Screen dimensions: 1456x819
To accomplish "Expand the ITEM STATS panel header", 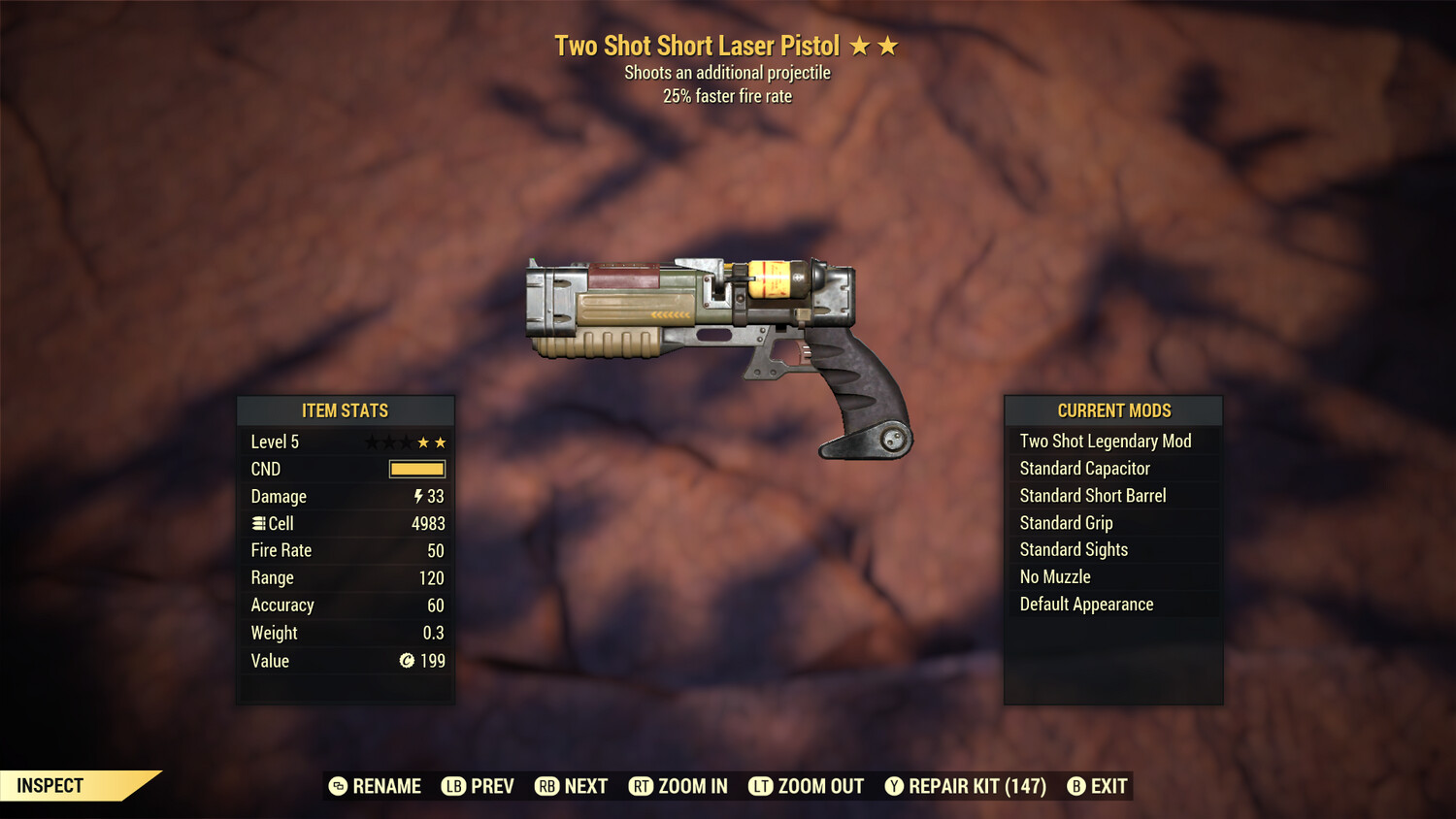I will [x=346, y=410].
